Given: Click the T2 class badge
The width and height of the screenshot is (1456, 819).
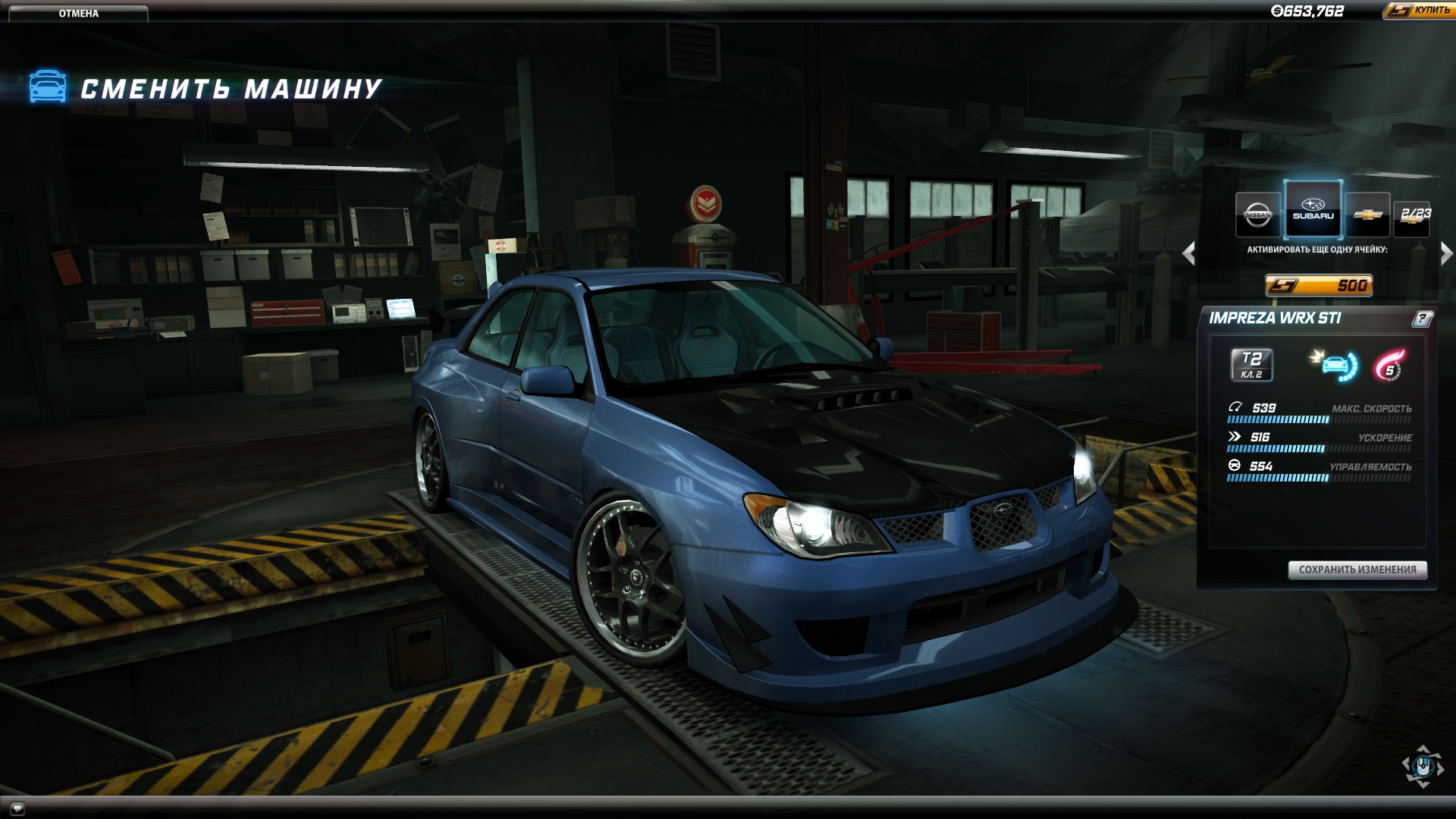Looking at the screenshot, I should click(x=1251, y=366).
